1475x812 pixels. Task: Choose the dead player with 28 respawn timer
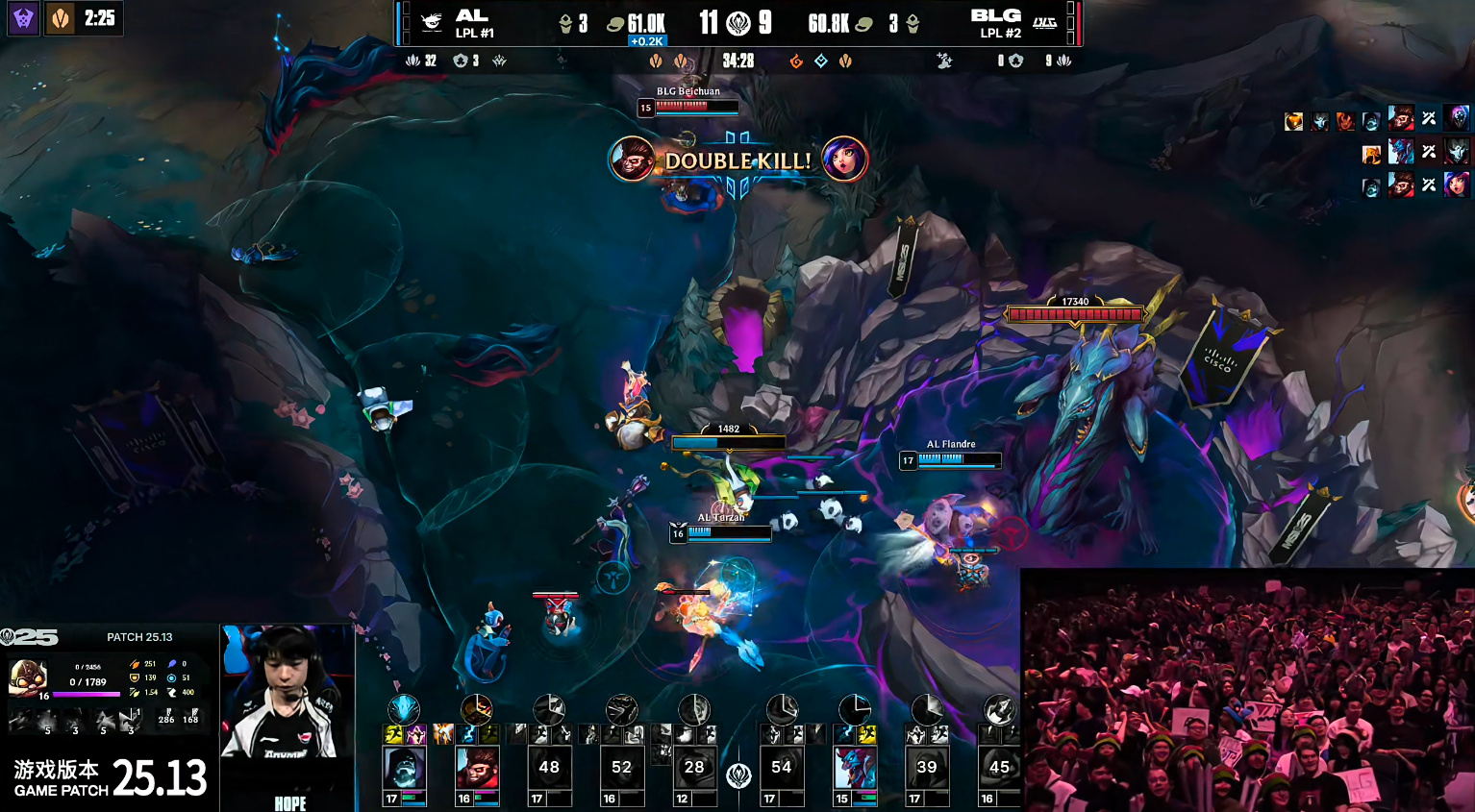[694, 768]
